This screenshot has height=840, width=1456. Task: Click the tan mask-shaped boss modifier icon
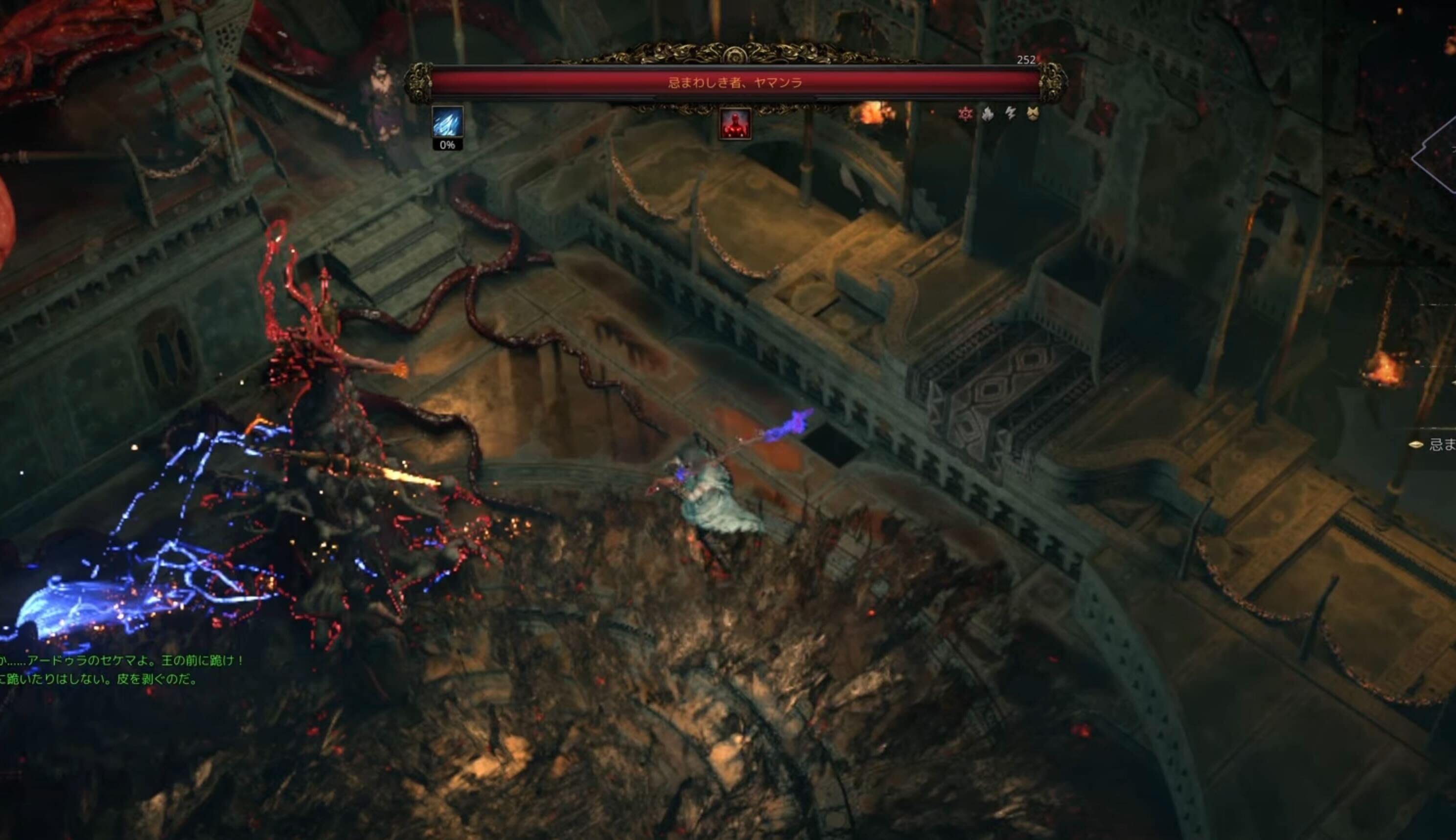1033,114
